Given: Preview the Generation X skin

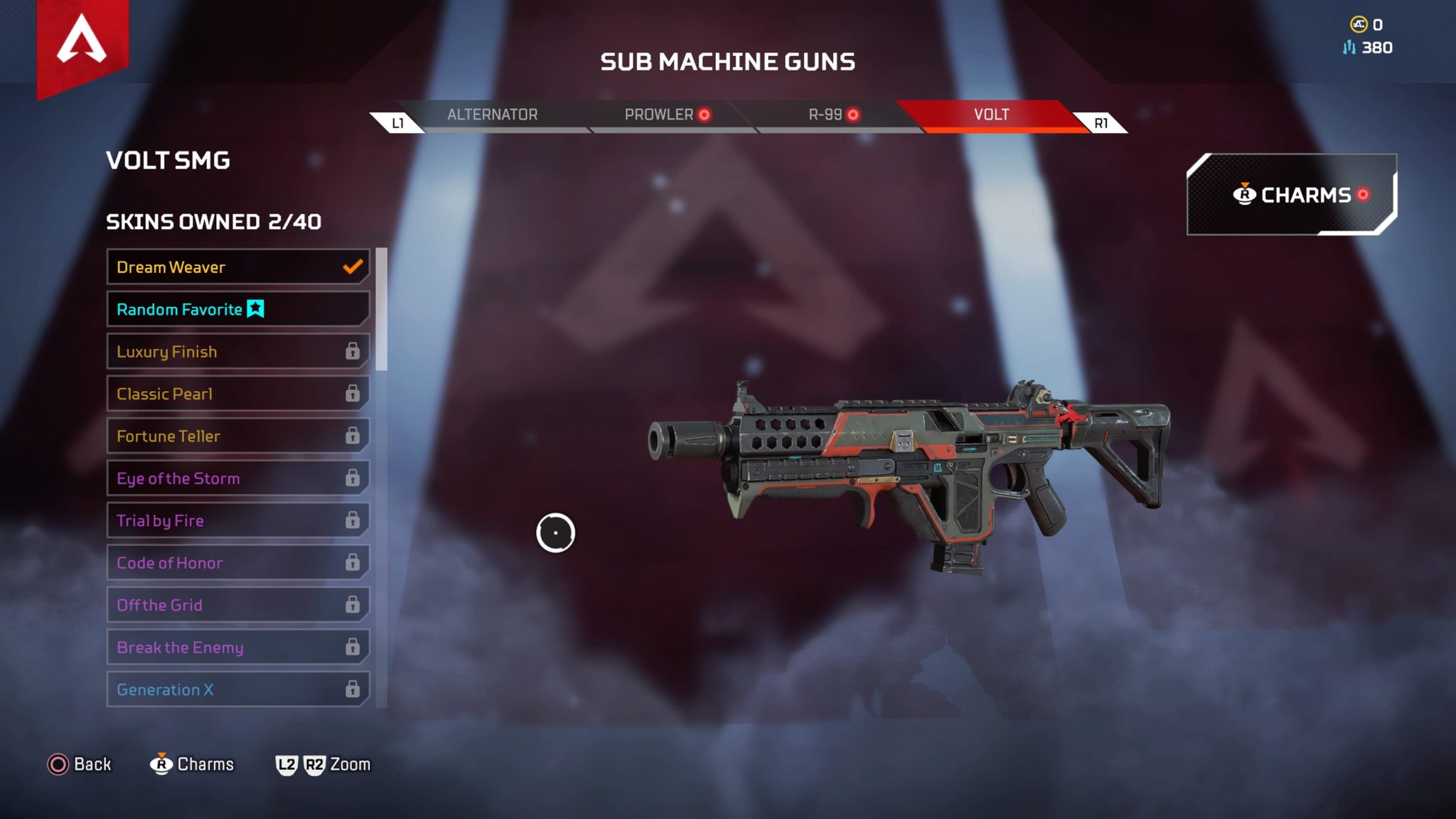Looking at the screenshot, I should coord(237,690).
